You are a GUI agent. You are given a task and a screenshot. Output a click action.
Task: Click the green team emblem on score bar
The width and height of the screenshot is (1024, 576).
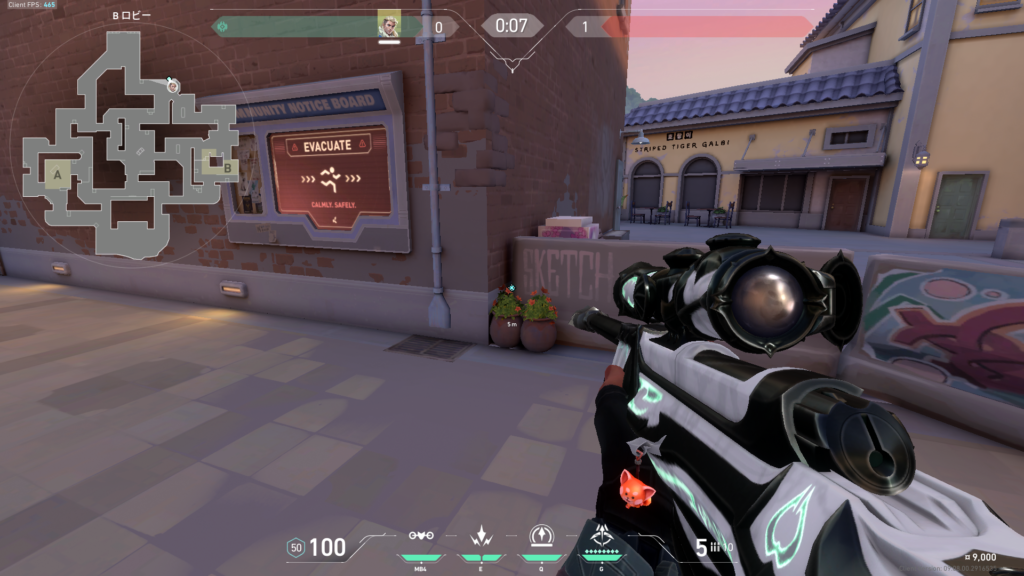(x=222, y=26)
